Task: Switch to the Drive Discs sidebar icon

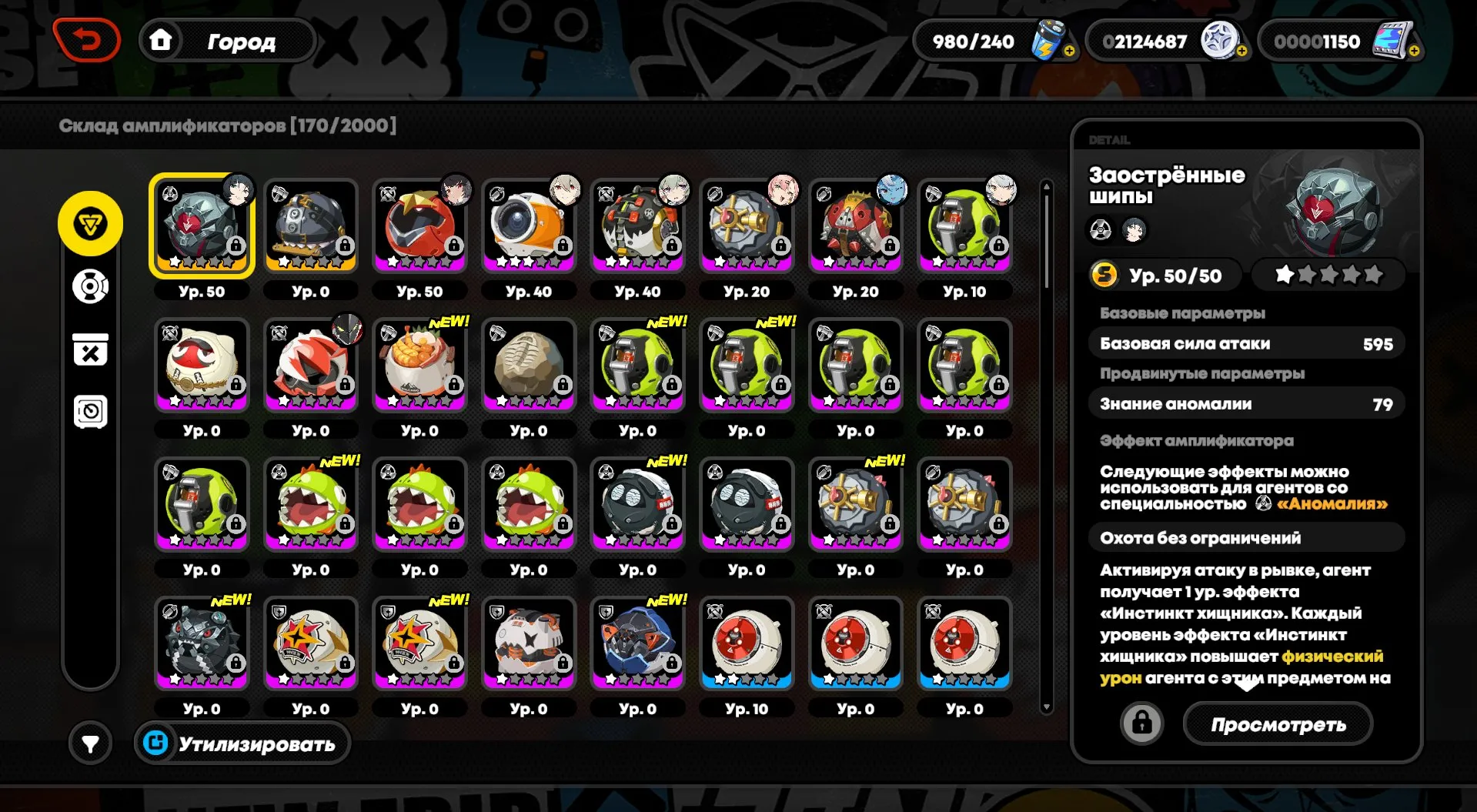Action: (x=90, y=285)
